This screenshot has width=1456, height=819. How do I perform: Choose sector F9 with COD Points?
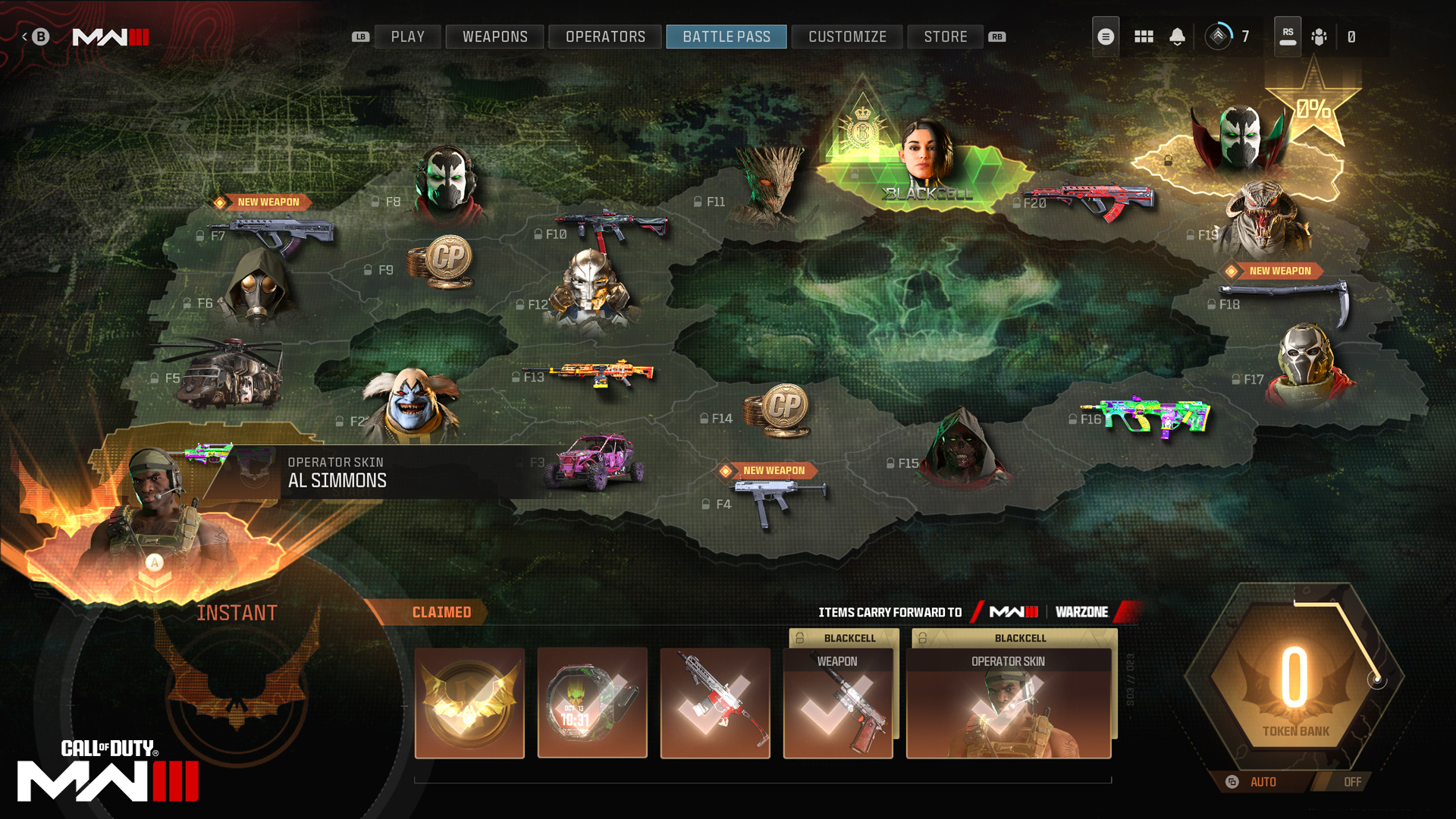click(440, 262)
